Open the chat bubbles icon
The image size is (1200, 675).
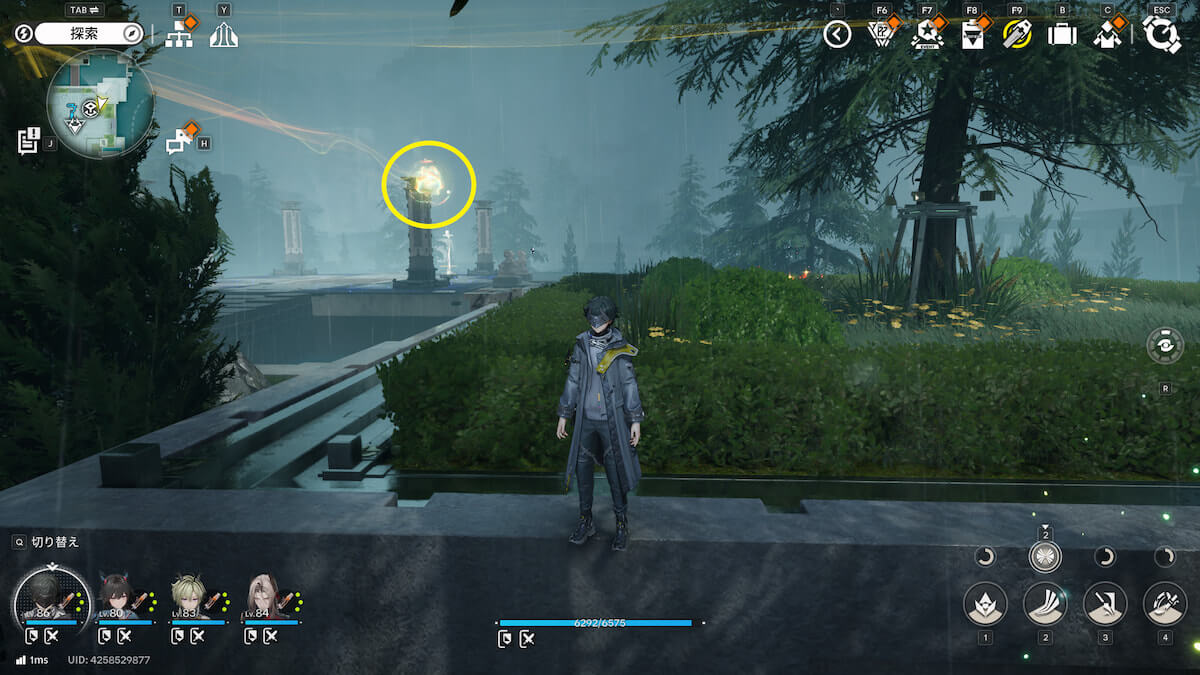[179, 142]
